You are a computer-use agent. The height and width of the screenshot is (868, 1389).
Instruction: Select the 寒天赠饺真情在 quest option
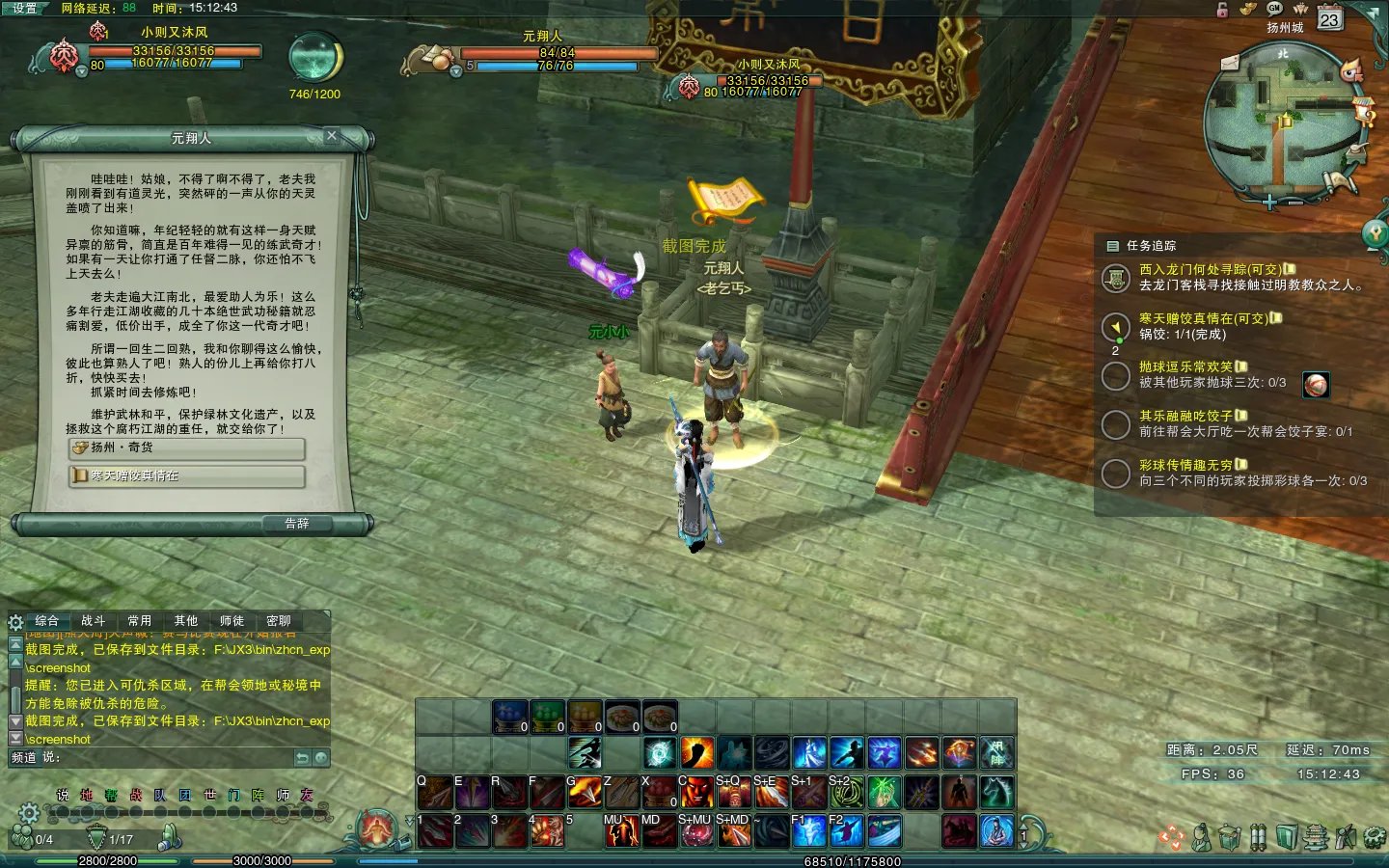click(x=187, y=476)
